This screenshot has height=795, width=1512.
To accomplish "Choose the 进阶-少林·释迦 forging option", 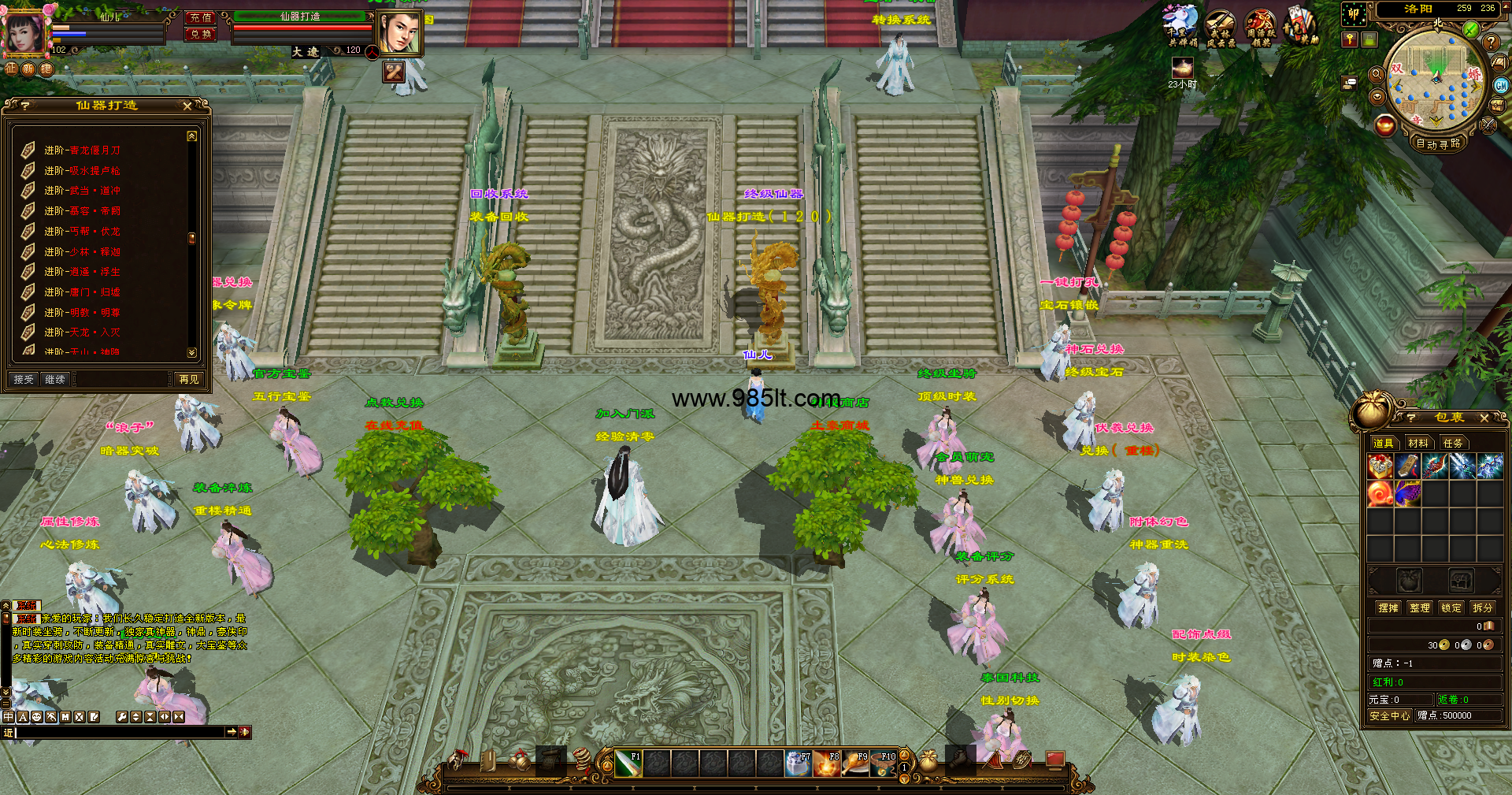I will point(82,251).
